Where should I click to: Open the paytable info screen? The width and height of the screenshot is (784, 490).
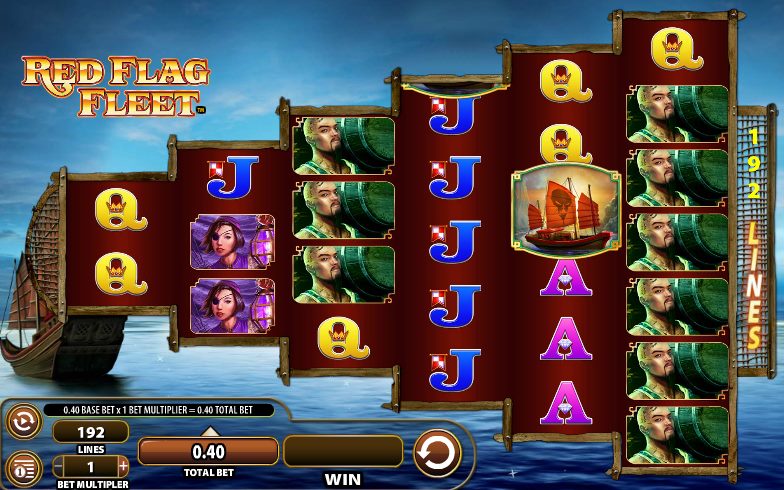pos(22,467)
